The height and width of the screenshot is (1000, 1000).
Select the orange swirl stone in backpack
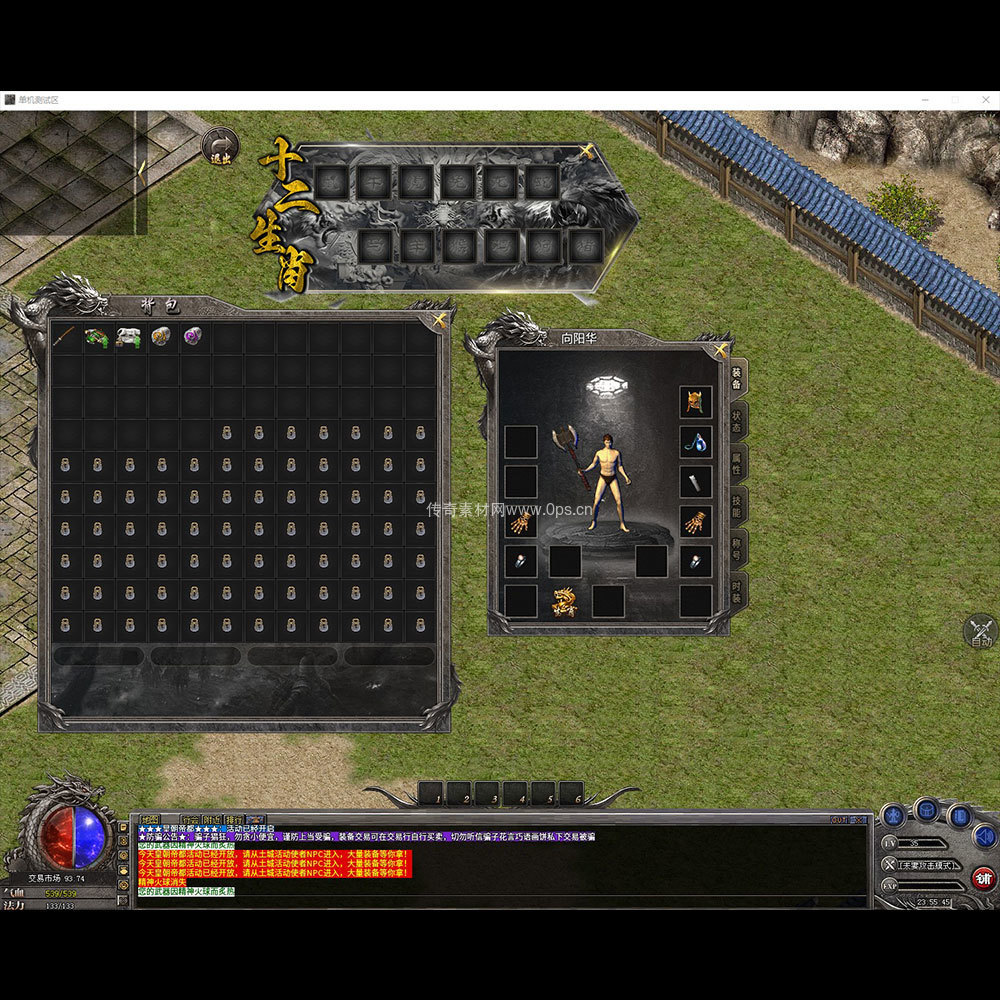[x=161, y=337]
